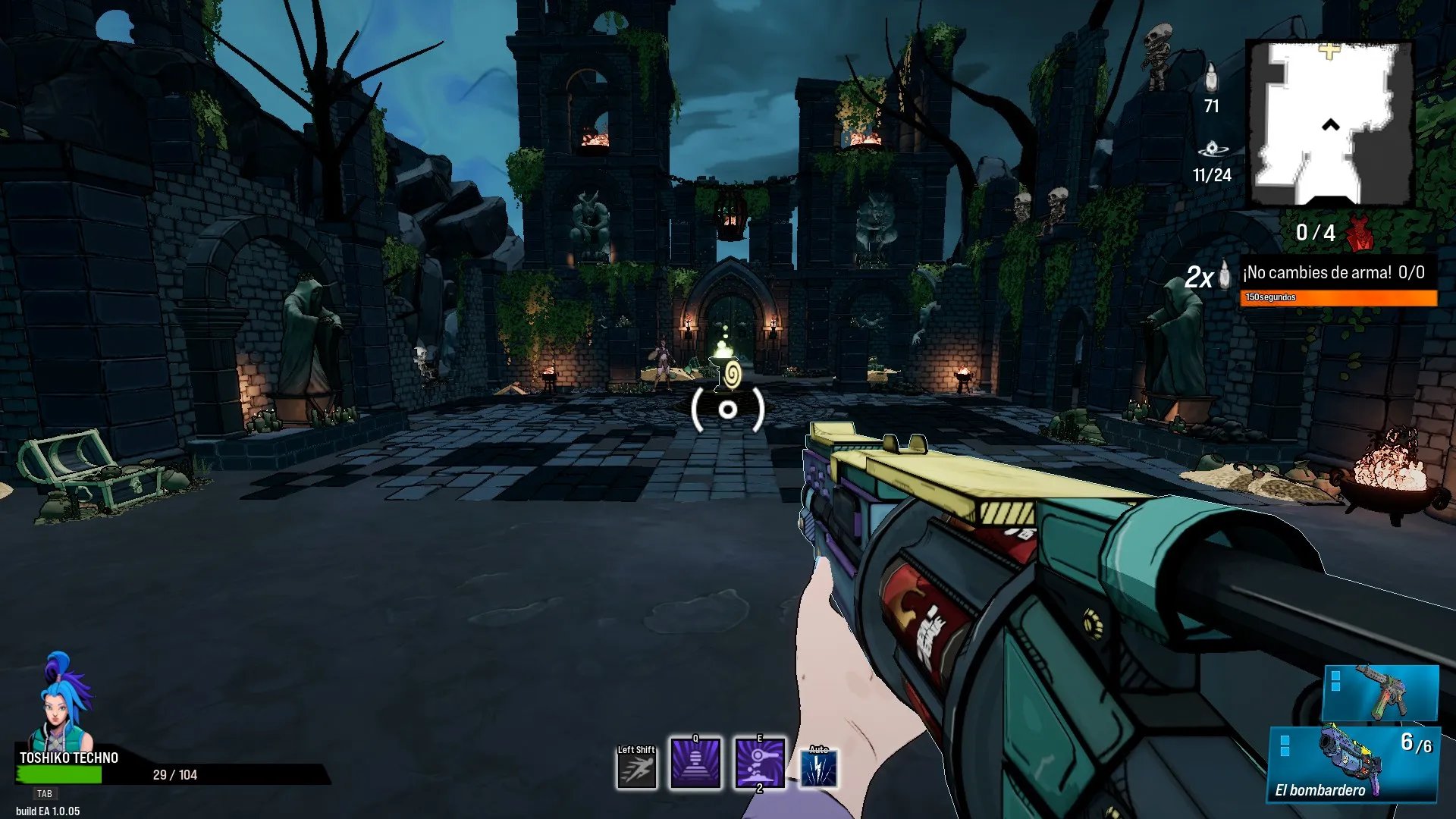Click the power cell icon above 11/24
The height and width of the screenshot is (819, 1456).
[x=1211, y=149]
